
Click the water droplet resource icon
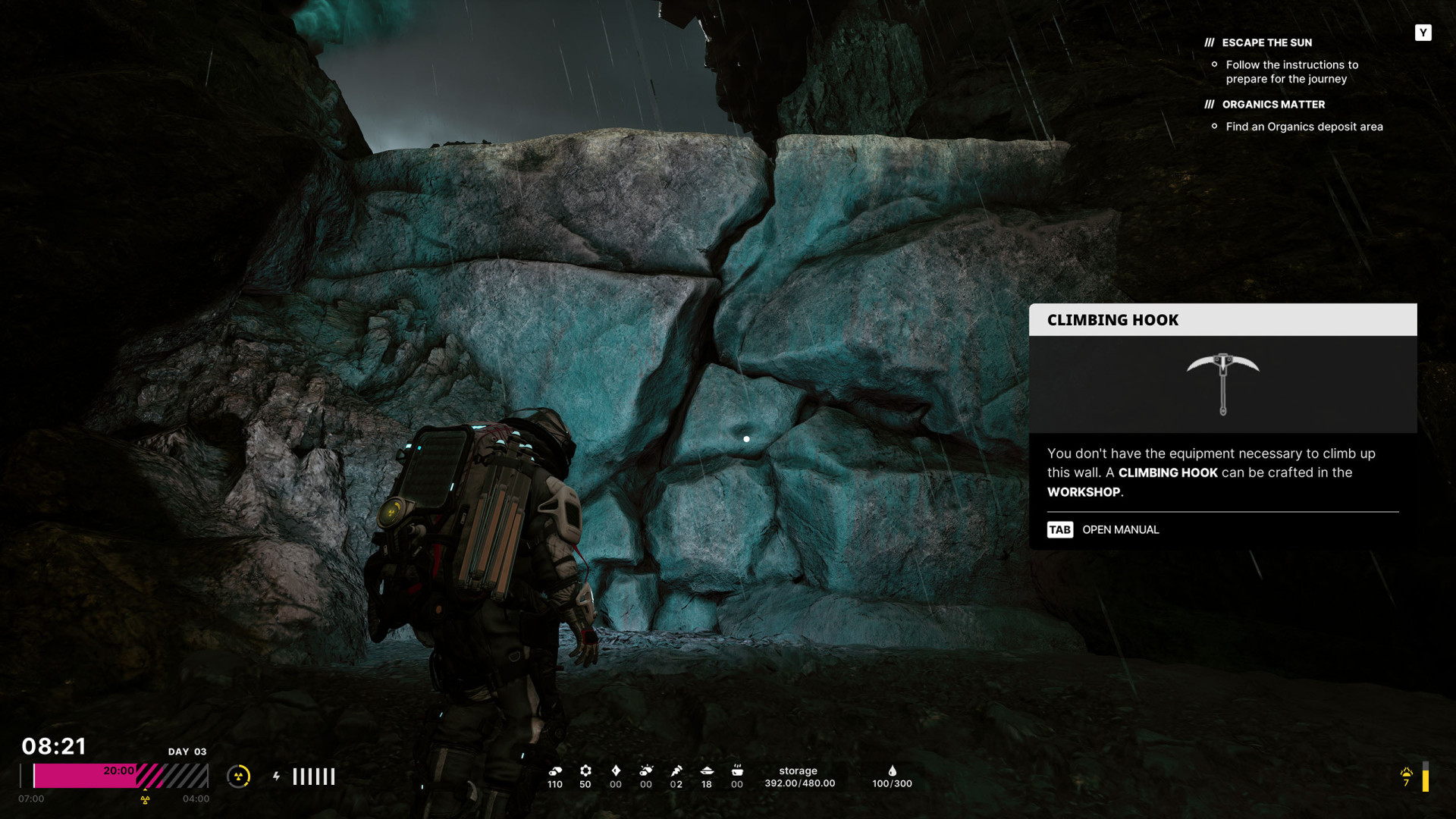893,770
